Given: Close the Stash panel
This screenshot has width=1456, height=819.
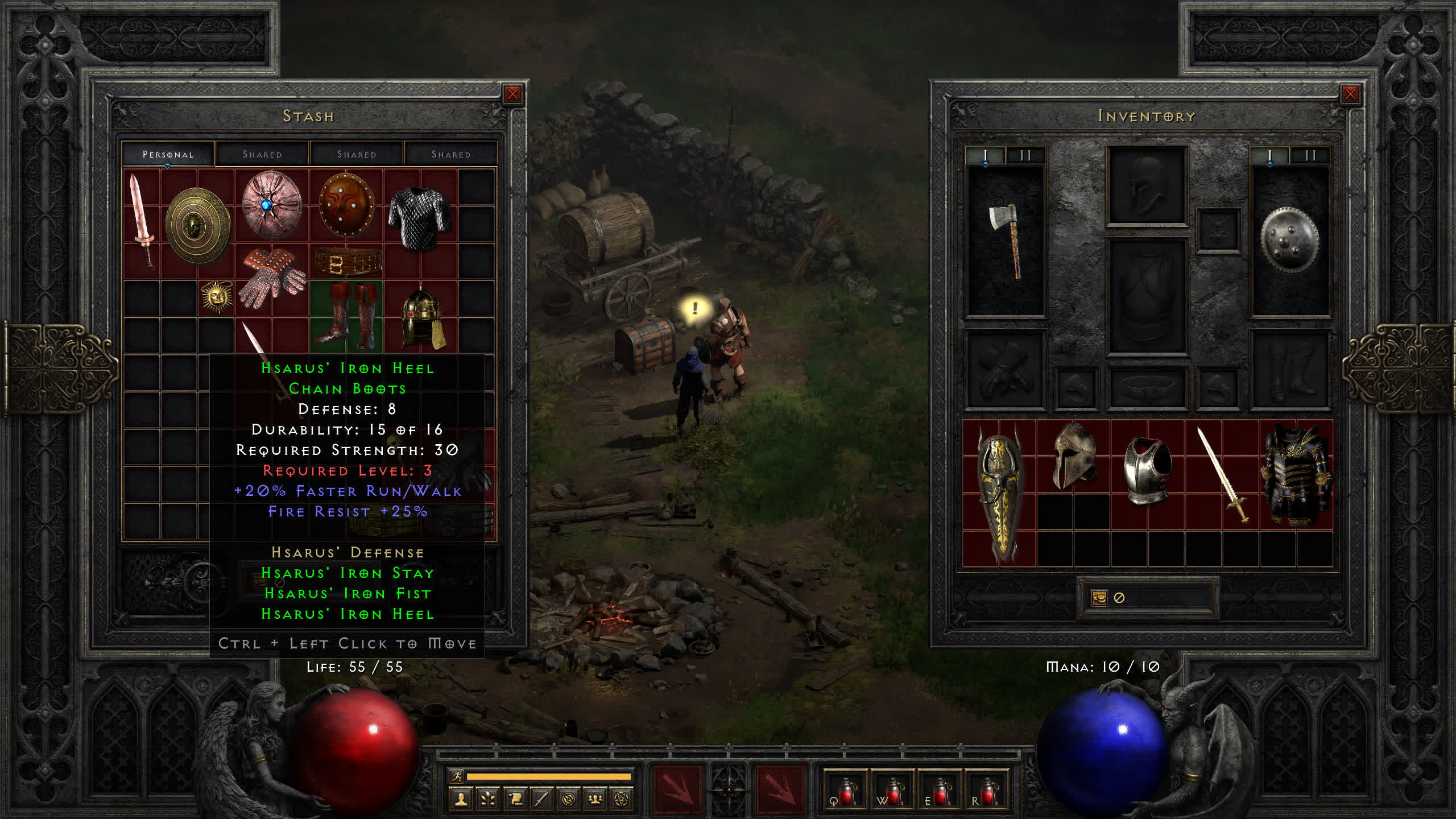Looking at the screenshot, I should point(512,94).
